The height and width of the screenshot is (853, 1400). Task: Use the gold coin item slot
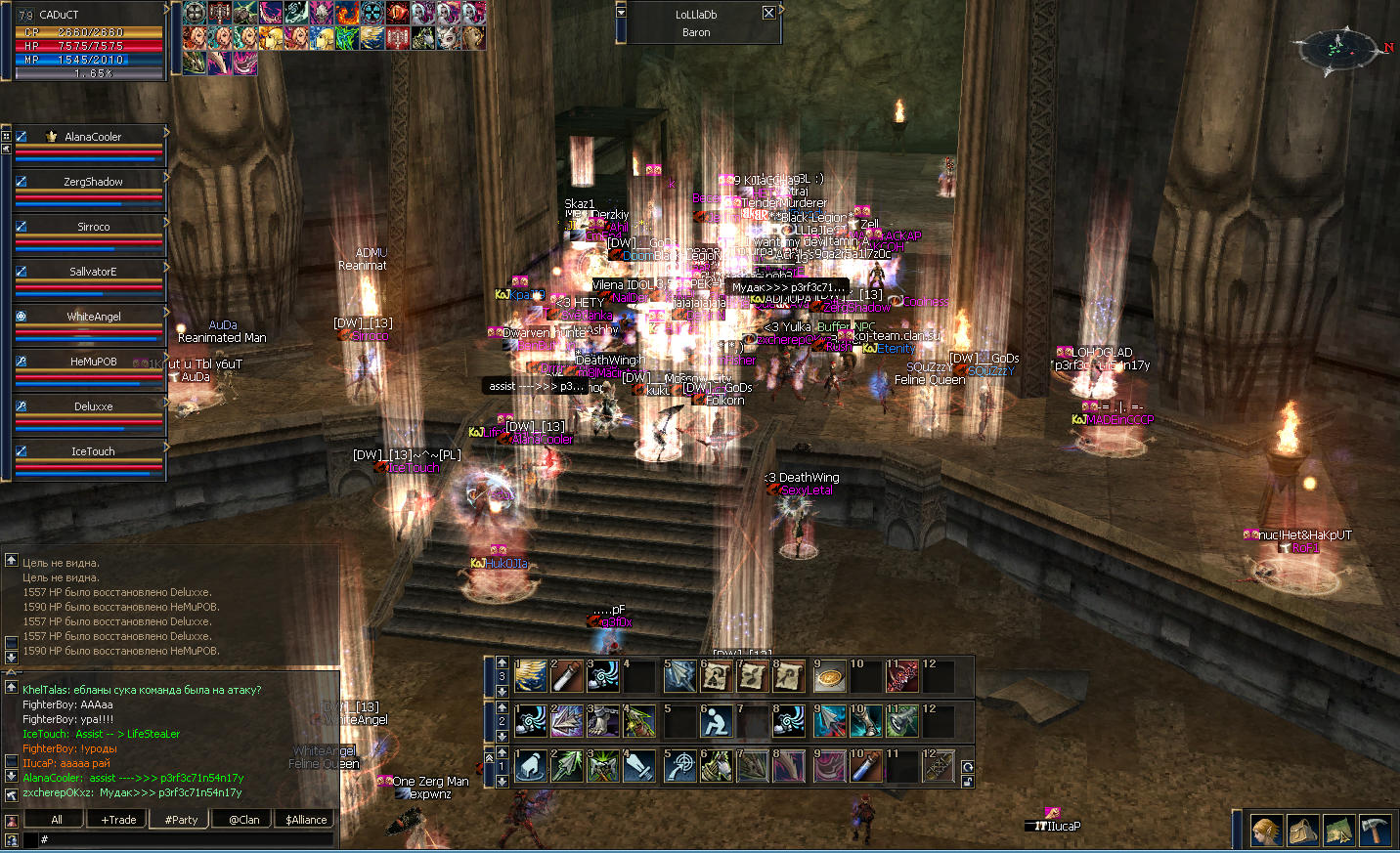click(830, 676)
